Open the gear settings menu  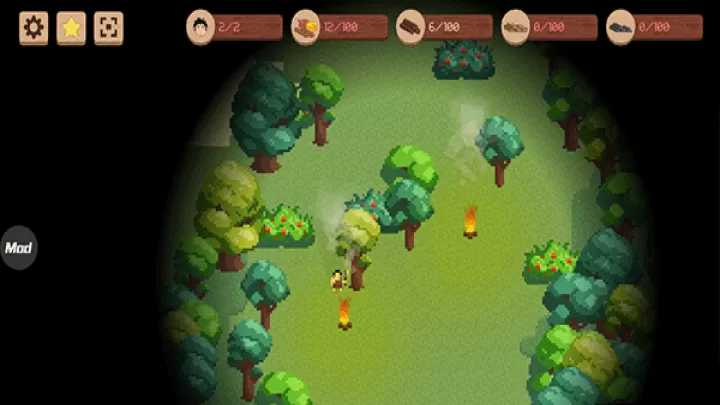34,28
